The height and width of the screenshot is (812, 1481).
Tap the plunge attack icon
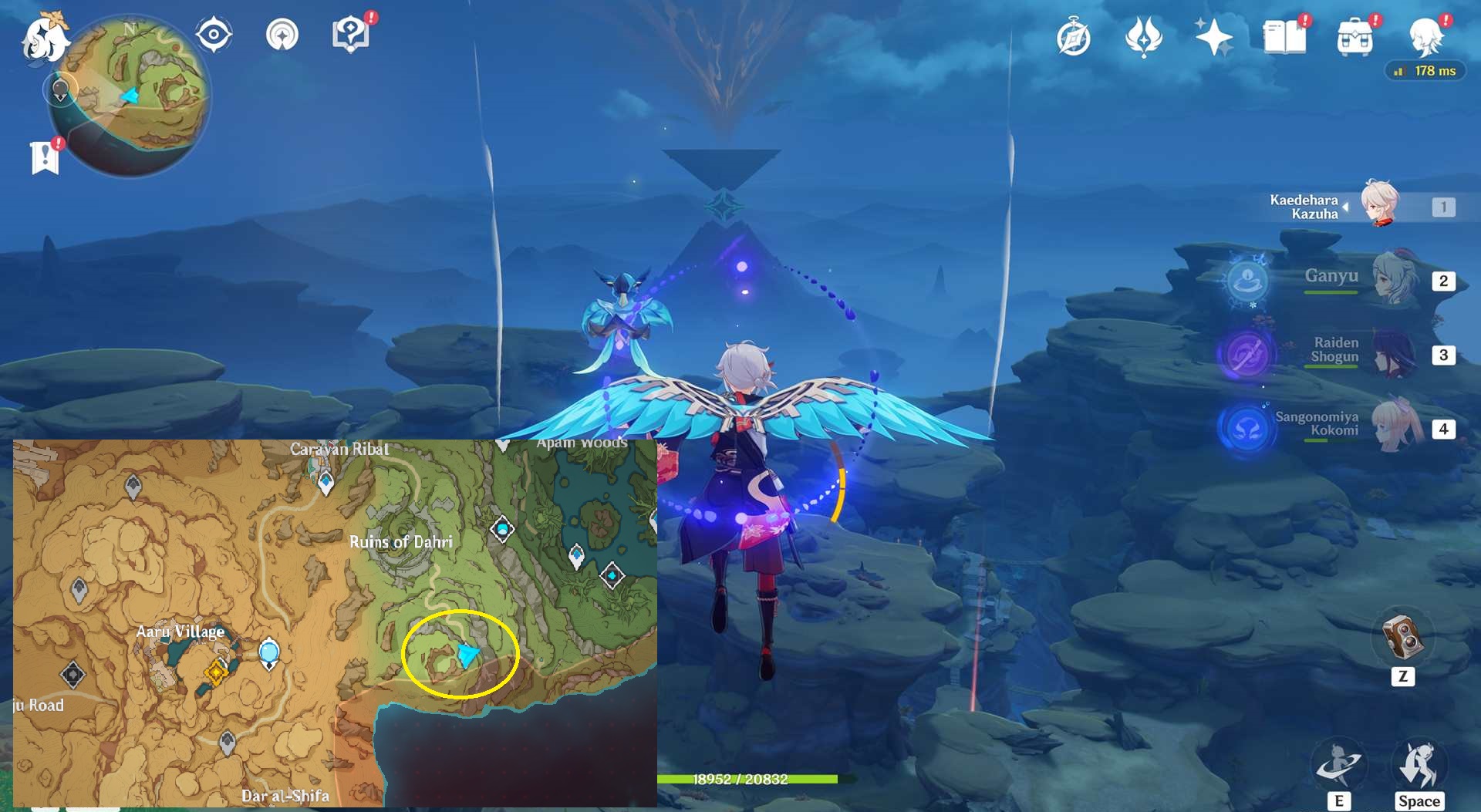click(x=1419, y=763)
